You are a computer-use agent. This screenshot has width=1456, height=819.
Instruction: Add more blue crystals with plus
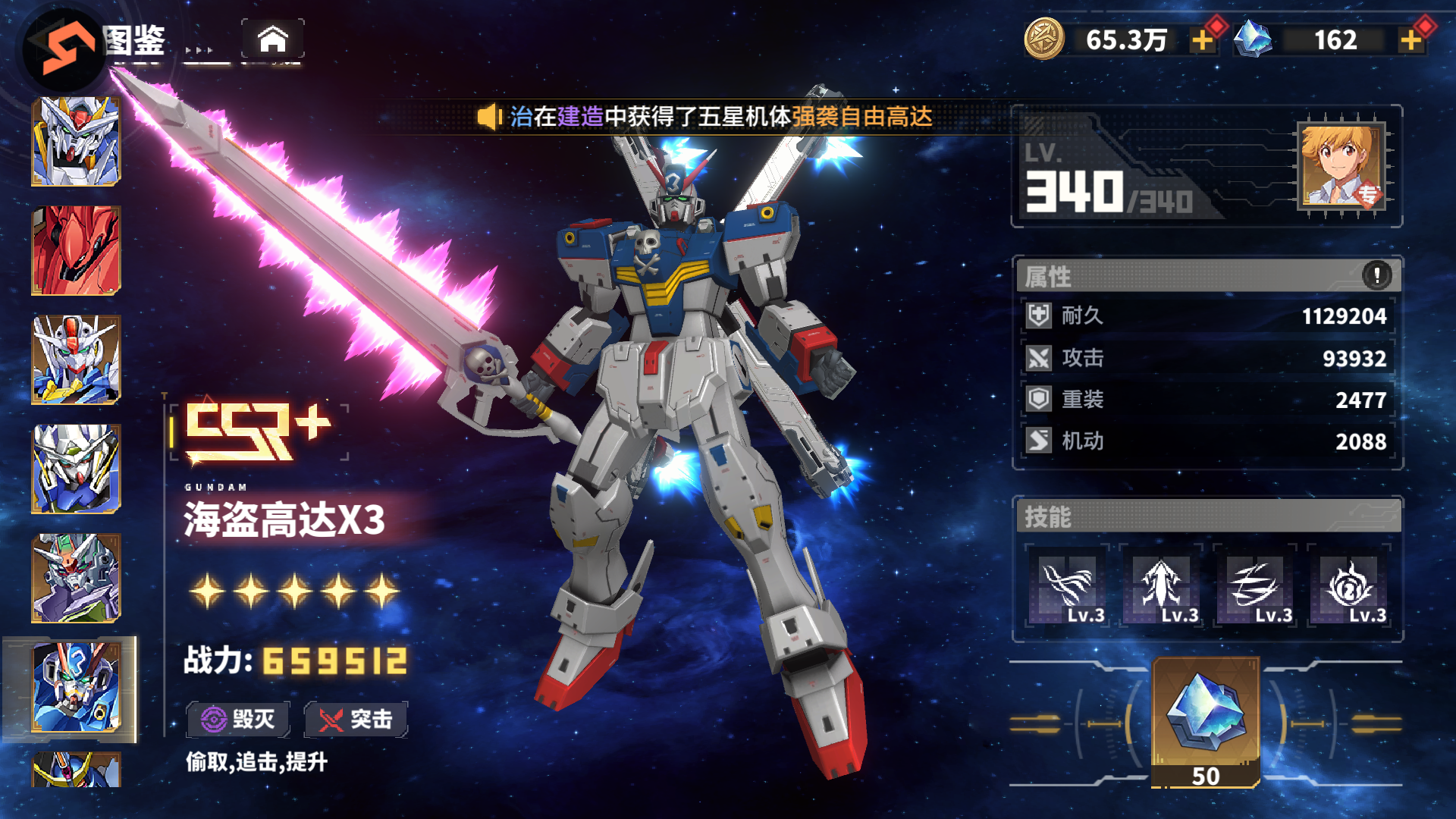[x=1410, y=40]
